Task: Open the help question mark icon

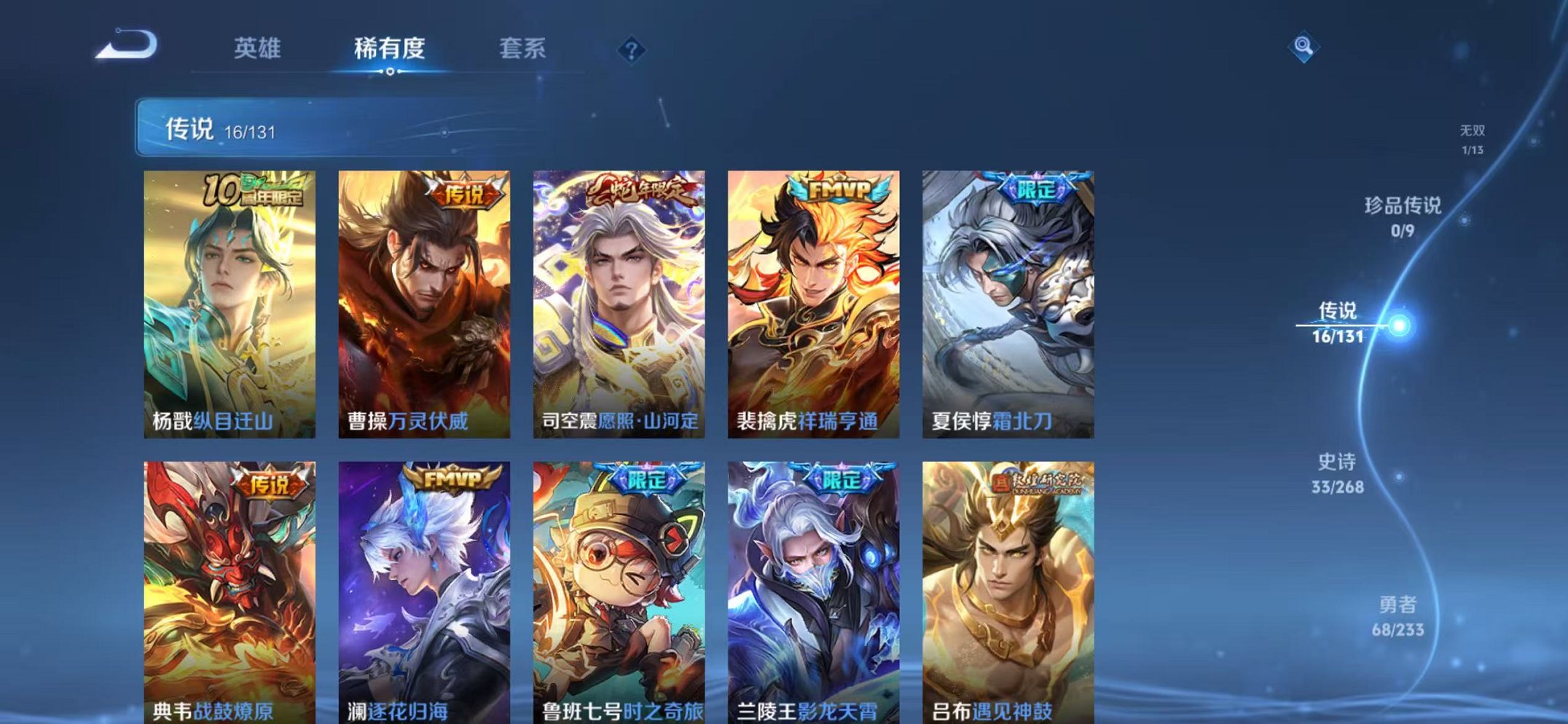Action: 631,50
